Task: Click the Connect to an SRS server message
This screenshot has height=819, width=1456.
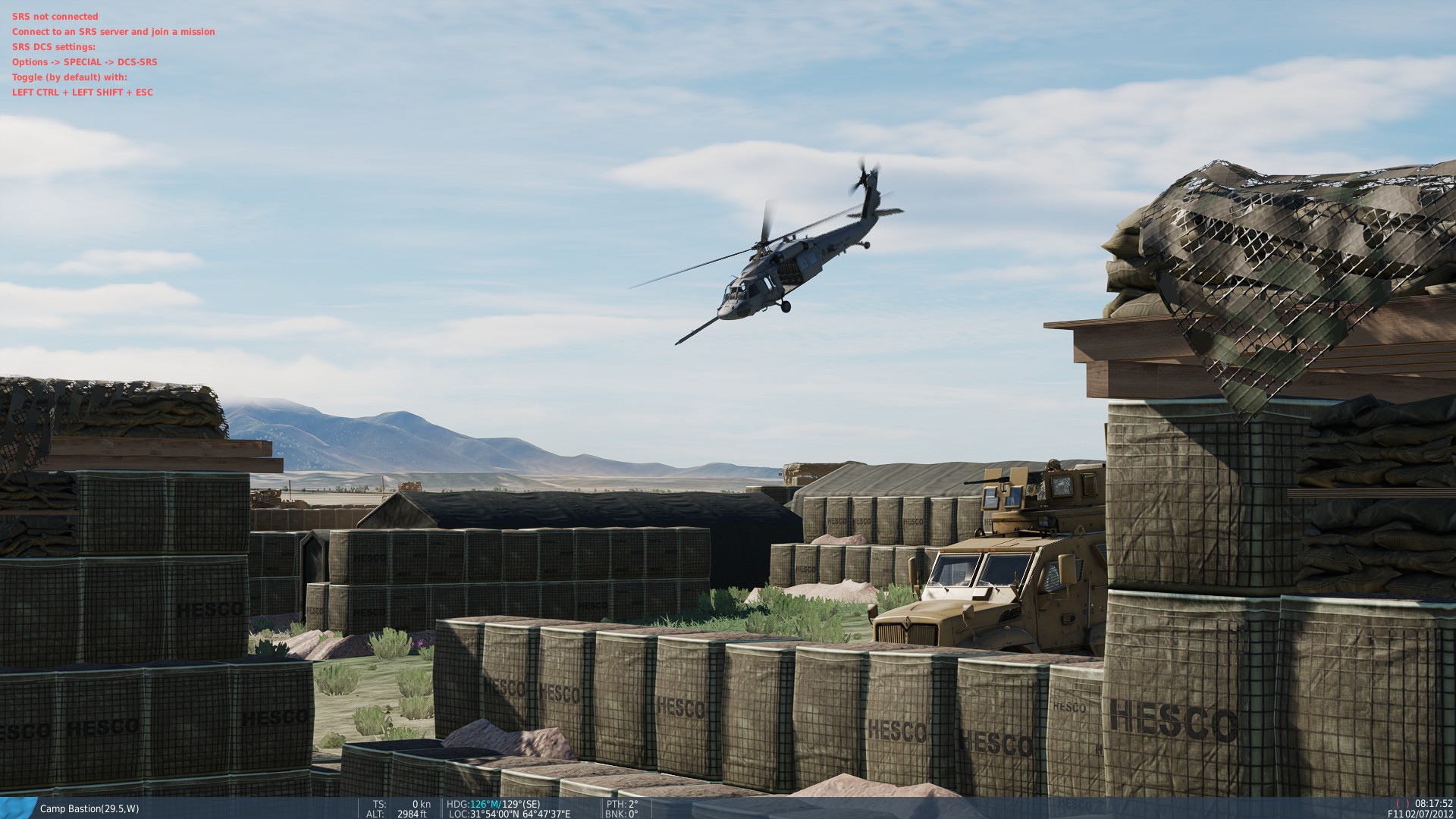Action: click(x=112, y=31)
